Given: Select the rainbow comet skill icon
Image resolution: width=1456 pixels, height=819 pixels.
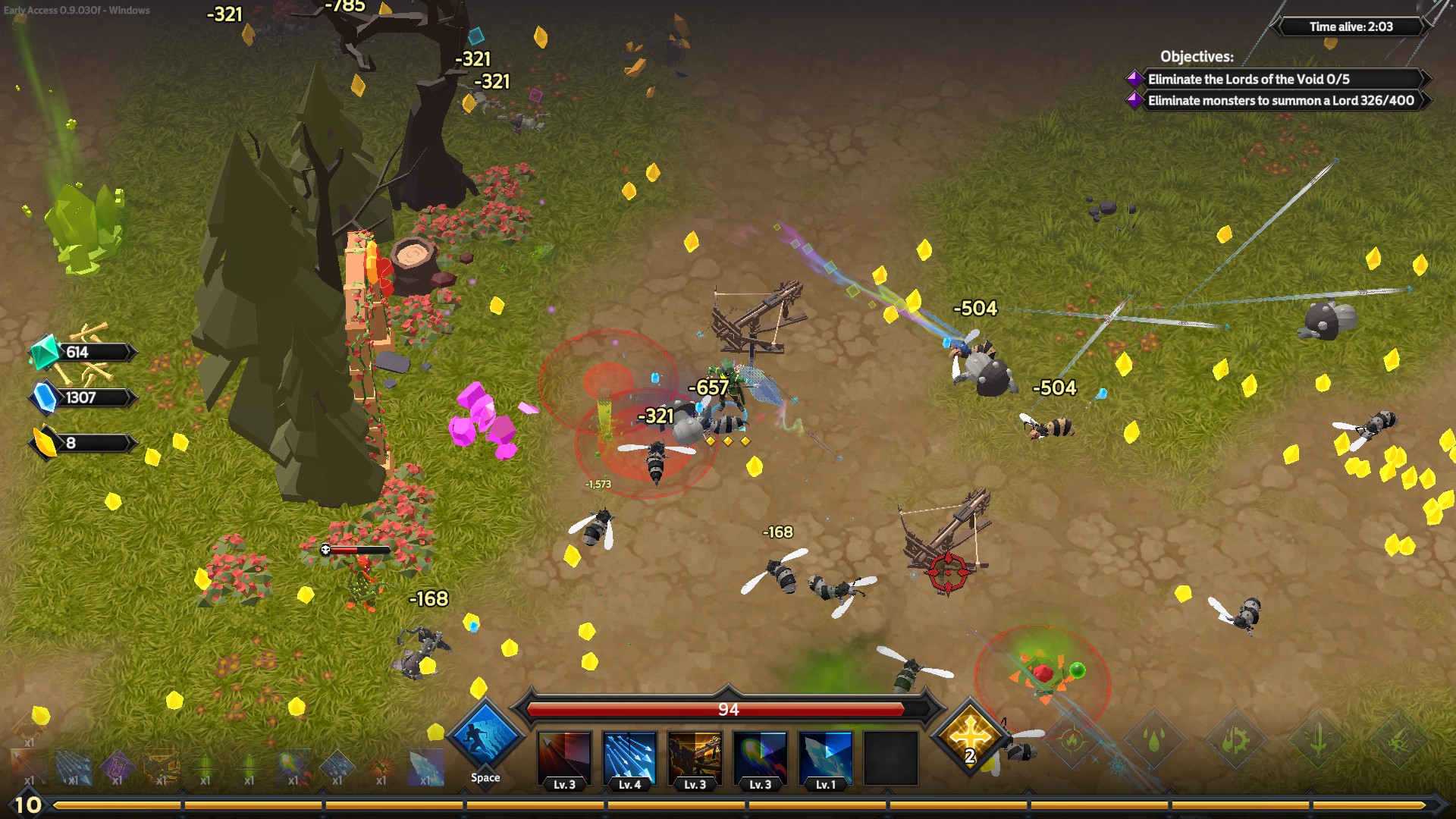Looking at the screenshot, I should click(x=760, y=758).
